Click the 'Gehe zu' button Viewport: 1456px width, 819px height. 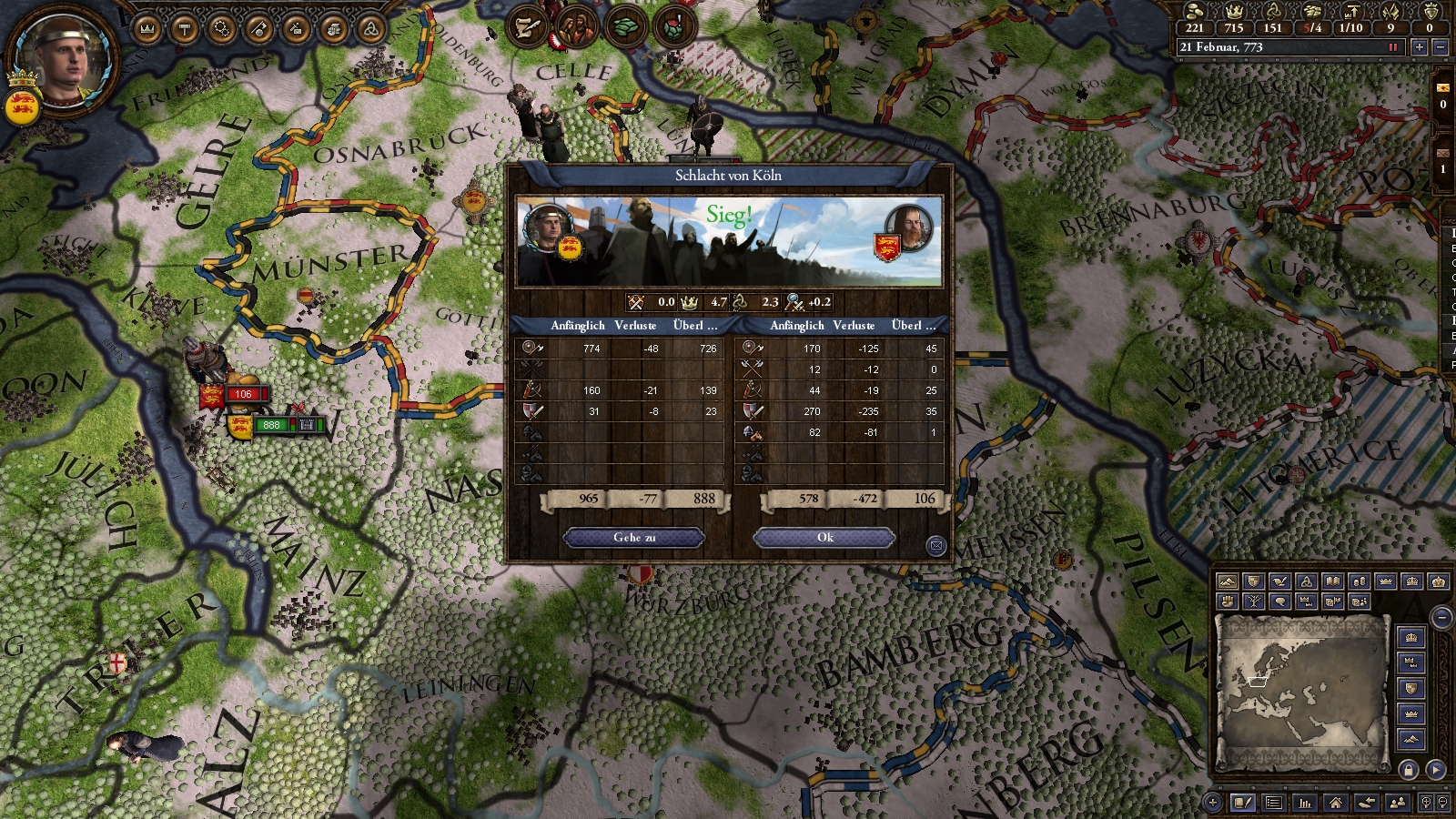(634, 538)
